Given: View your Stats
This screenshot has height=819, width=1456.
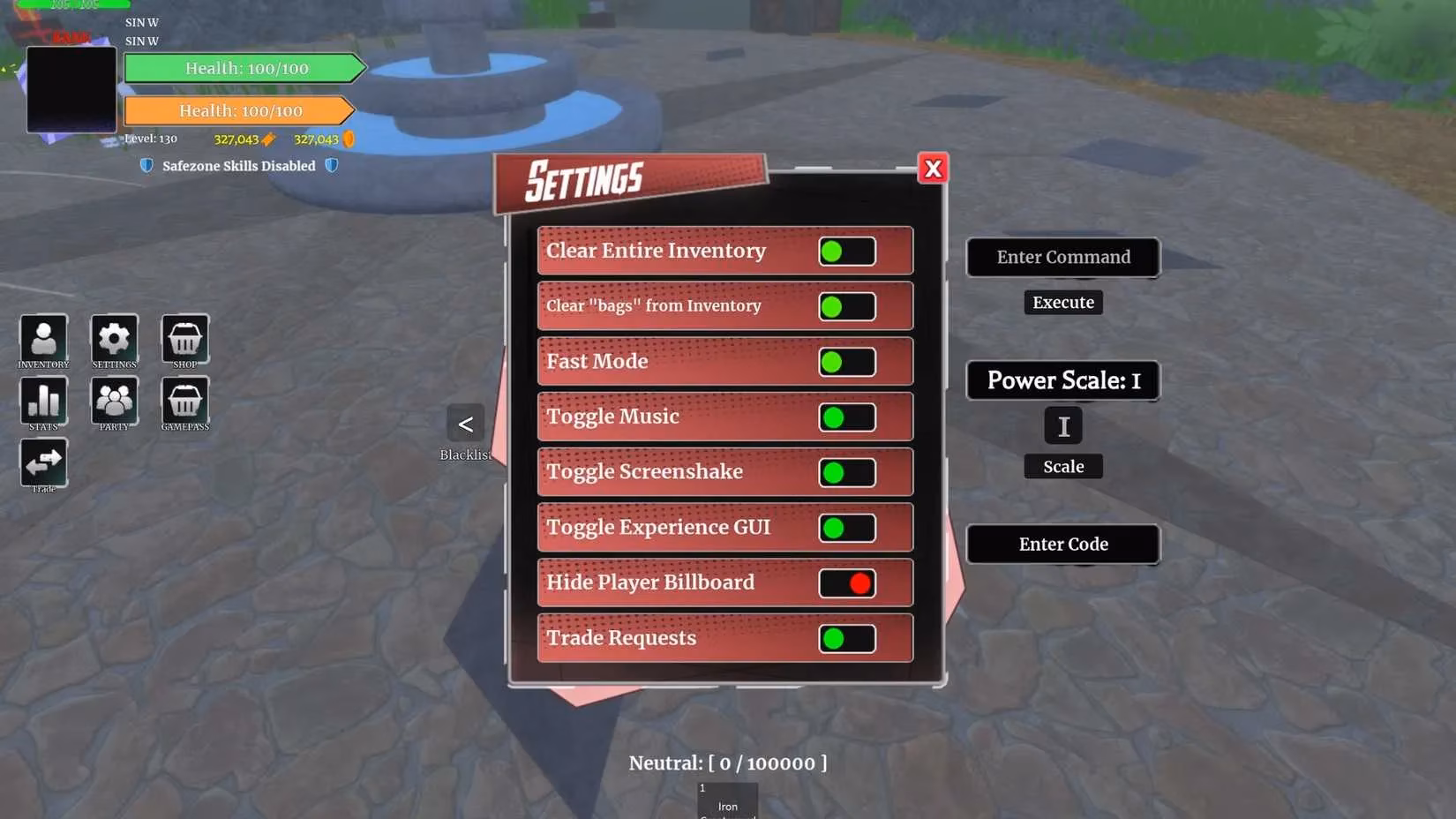Looking at the screenshot, I should (x=43, y=402).
